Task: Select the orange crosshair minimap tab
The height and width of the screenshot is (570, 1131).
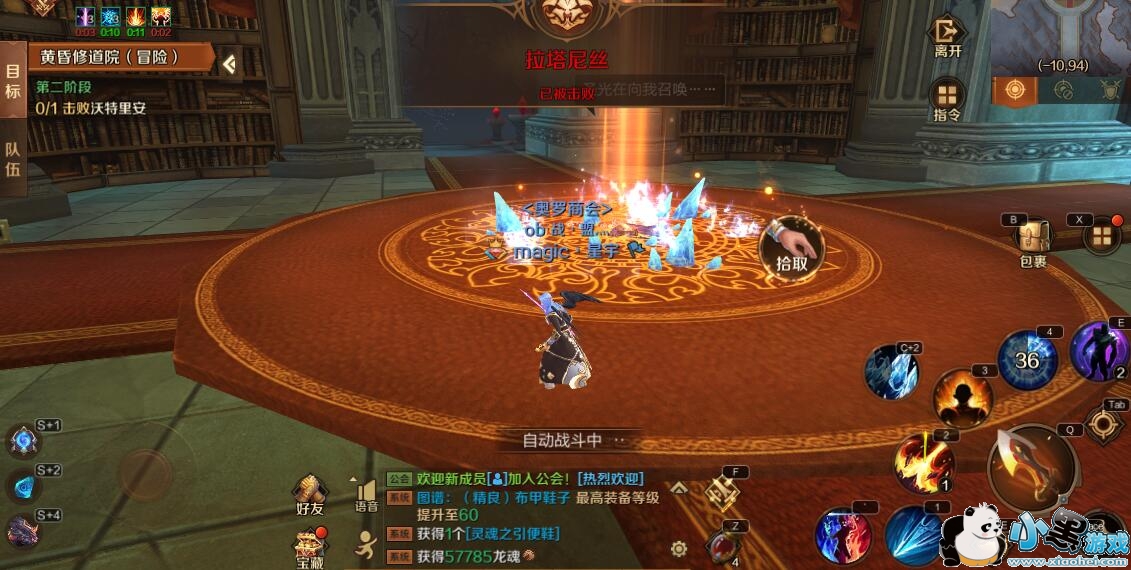Action: pos(1015,90)
